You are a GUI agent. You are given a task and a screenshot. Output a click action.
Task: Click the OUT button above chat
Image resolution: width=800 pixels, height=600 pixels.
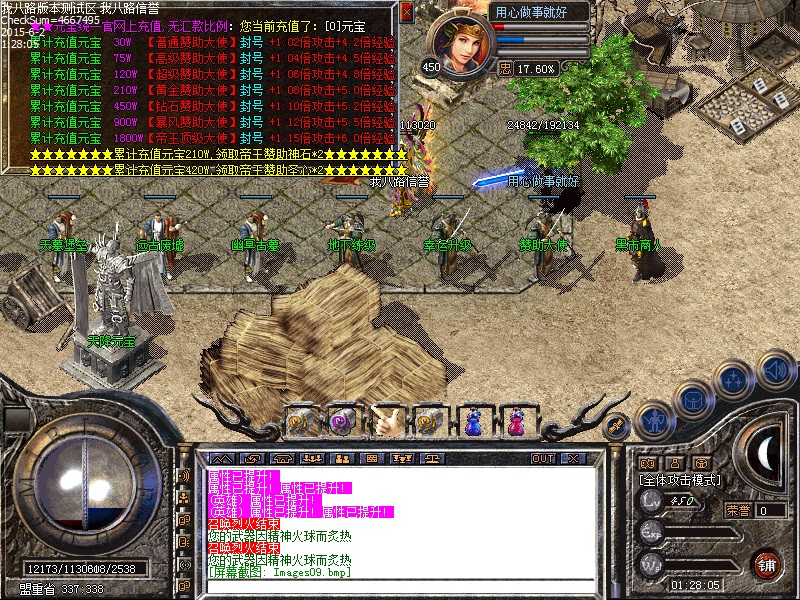tap(543, 458)
